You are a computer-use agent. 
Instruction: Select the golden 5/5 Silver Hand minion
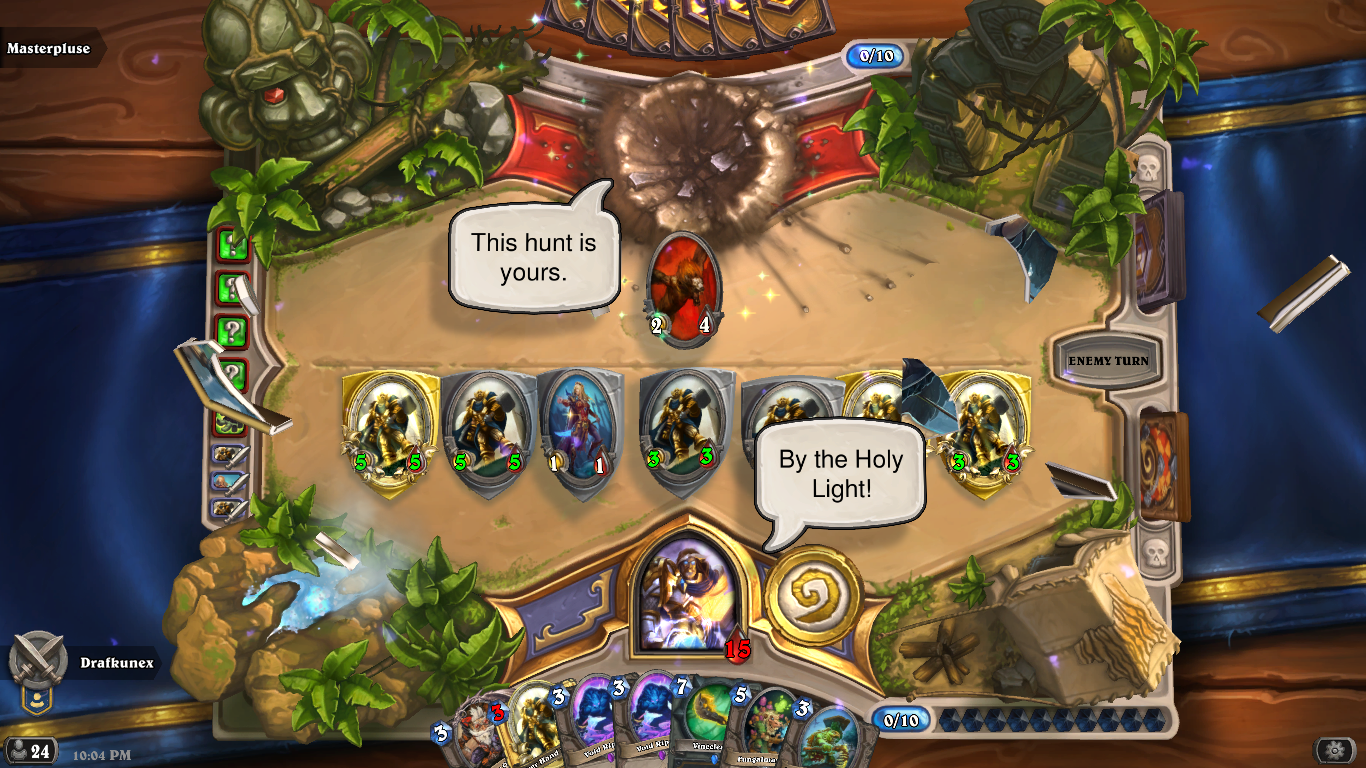coord(390,430)
